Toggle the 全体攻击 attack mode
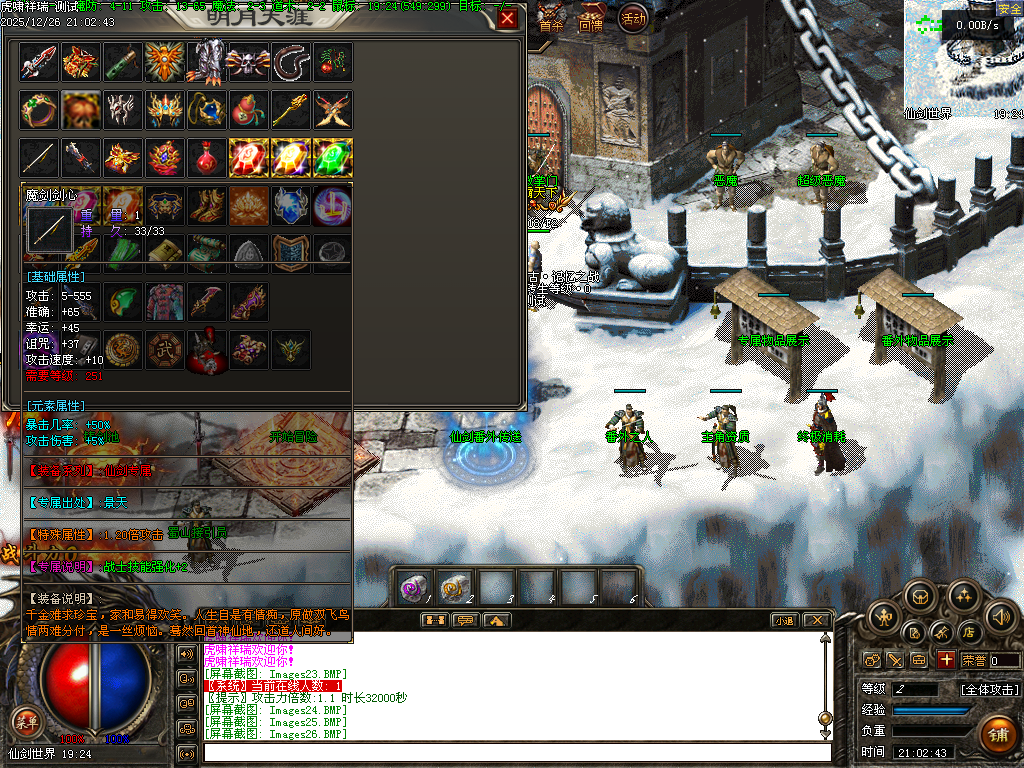The image size is (1024, 768). tap(989, 689)
